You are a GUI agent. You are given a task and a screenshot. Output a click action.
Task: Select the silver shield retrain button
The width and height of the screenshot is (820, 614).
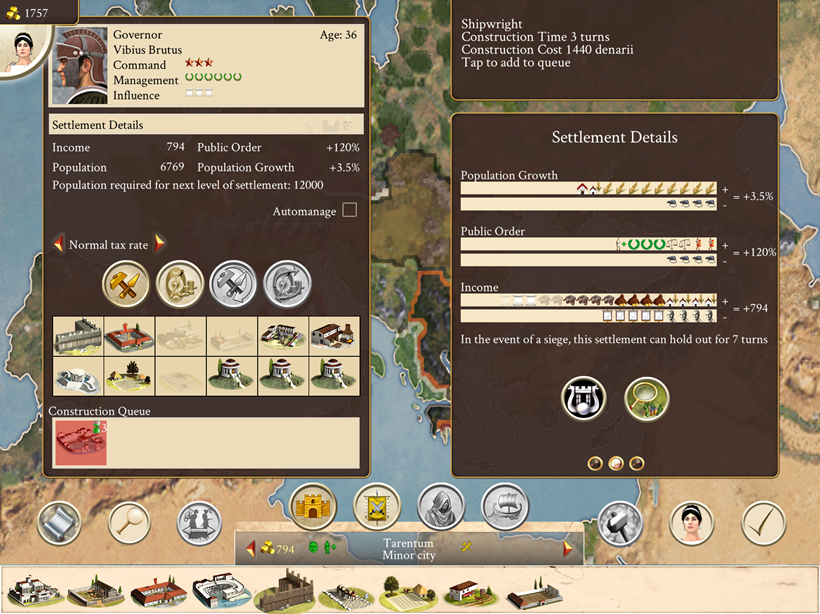[x=287, y=285]
